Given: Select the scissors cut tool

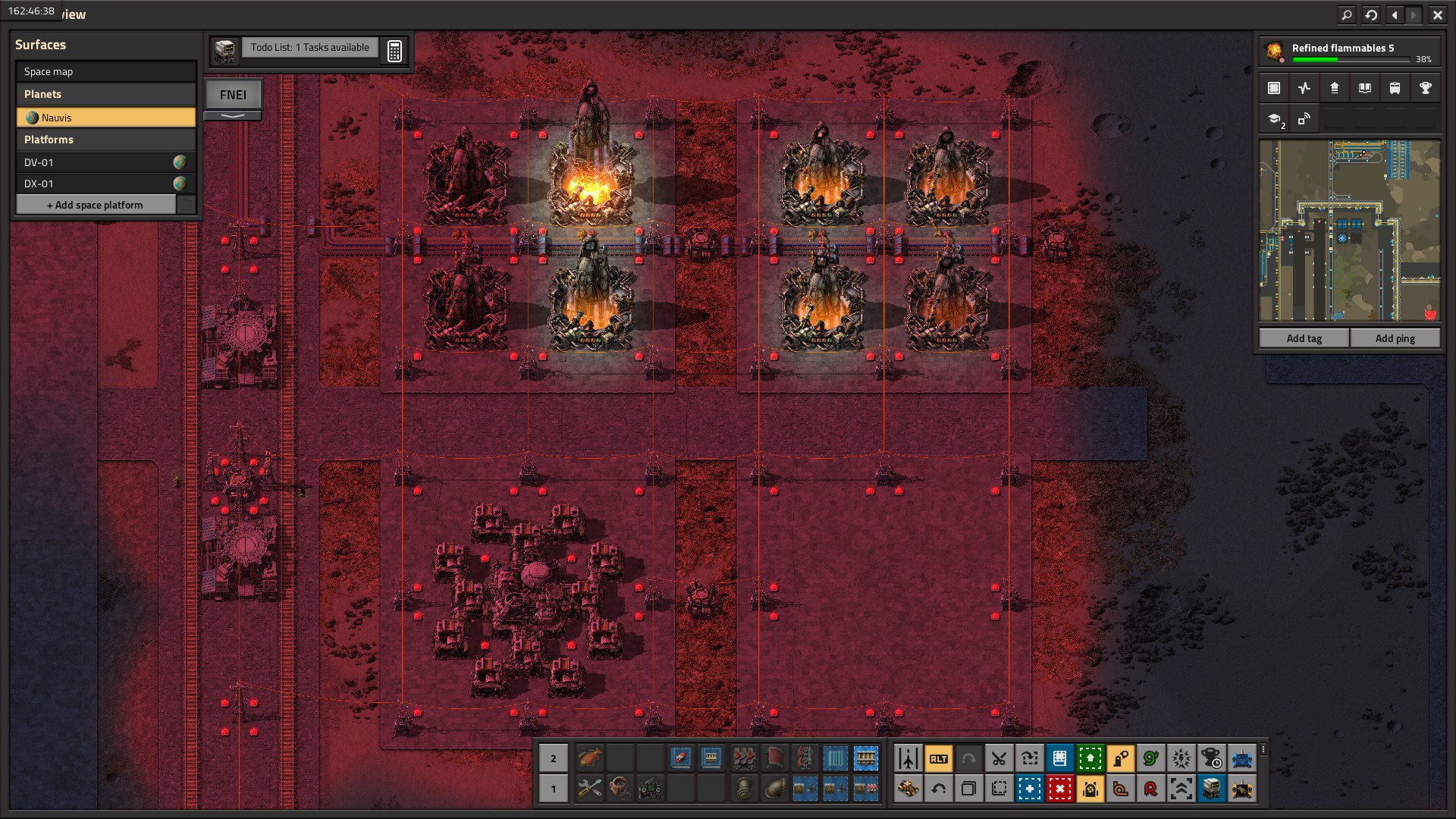Looking at the screenshot, I should coord(999,758).
